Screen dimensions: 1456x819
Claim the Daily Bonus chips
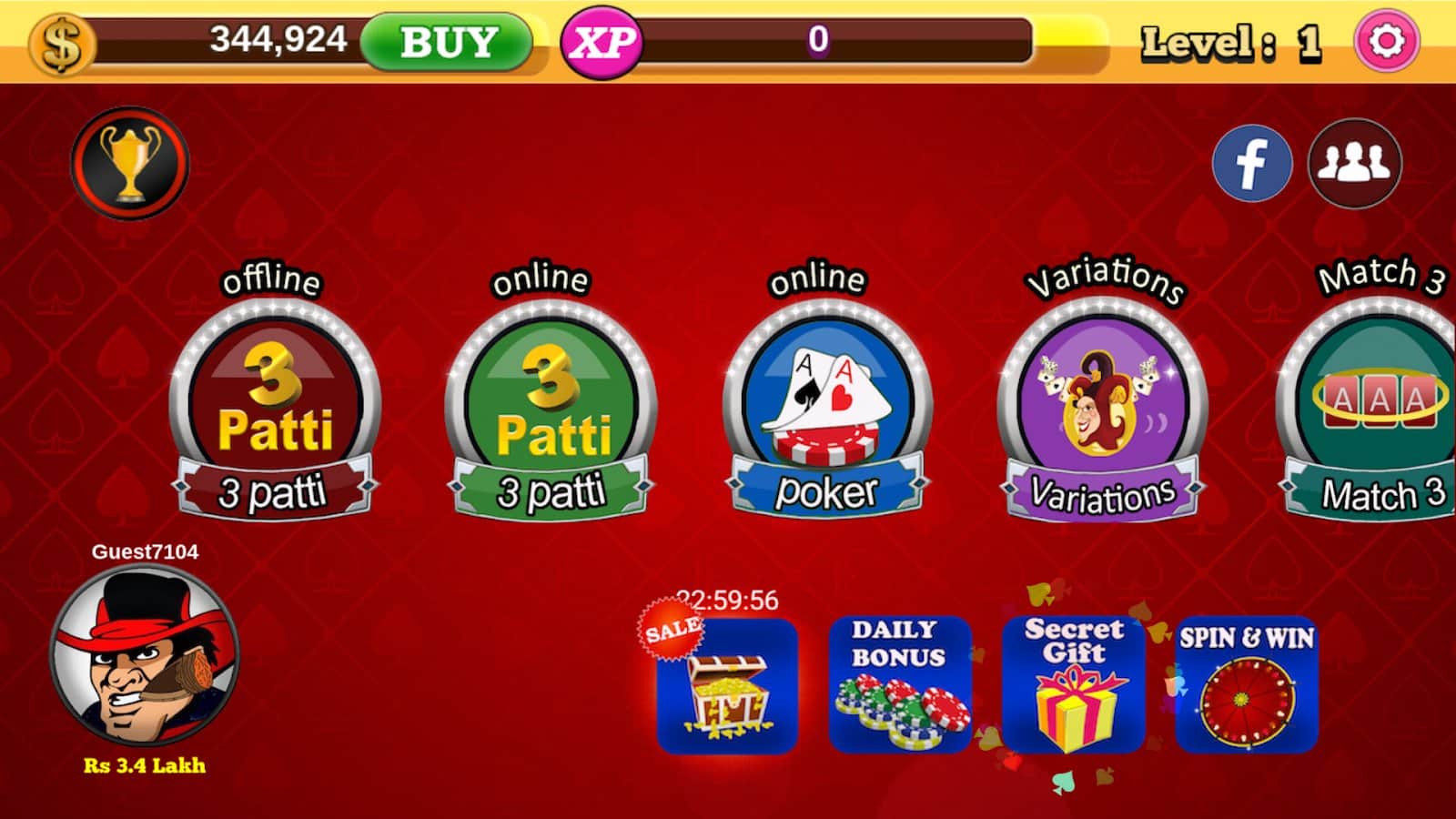coord(901,682)
